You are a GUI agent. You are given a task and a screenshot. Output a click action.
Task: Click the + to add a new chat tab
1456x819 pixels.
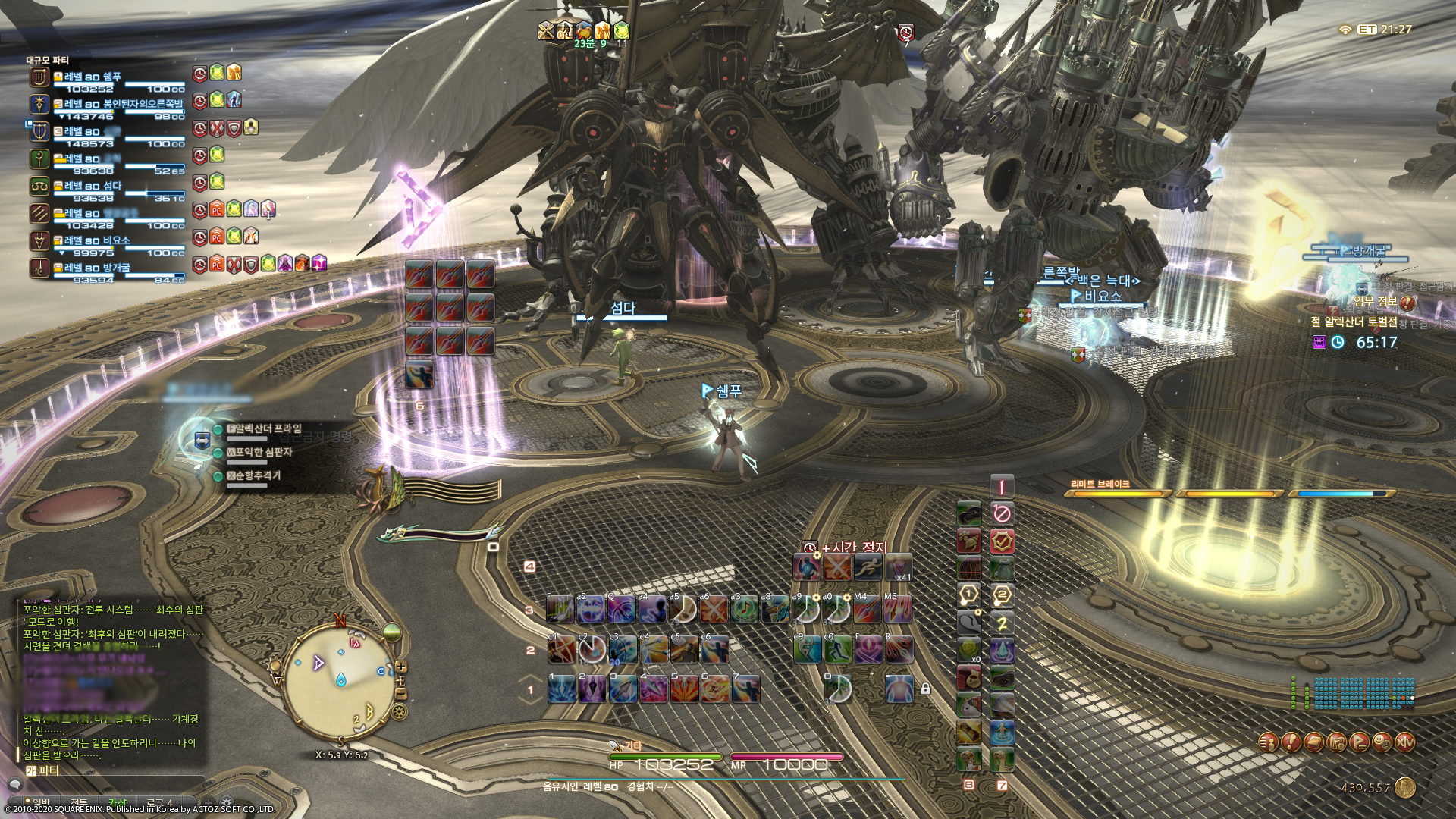(x=207, y=802)
